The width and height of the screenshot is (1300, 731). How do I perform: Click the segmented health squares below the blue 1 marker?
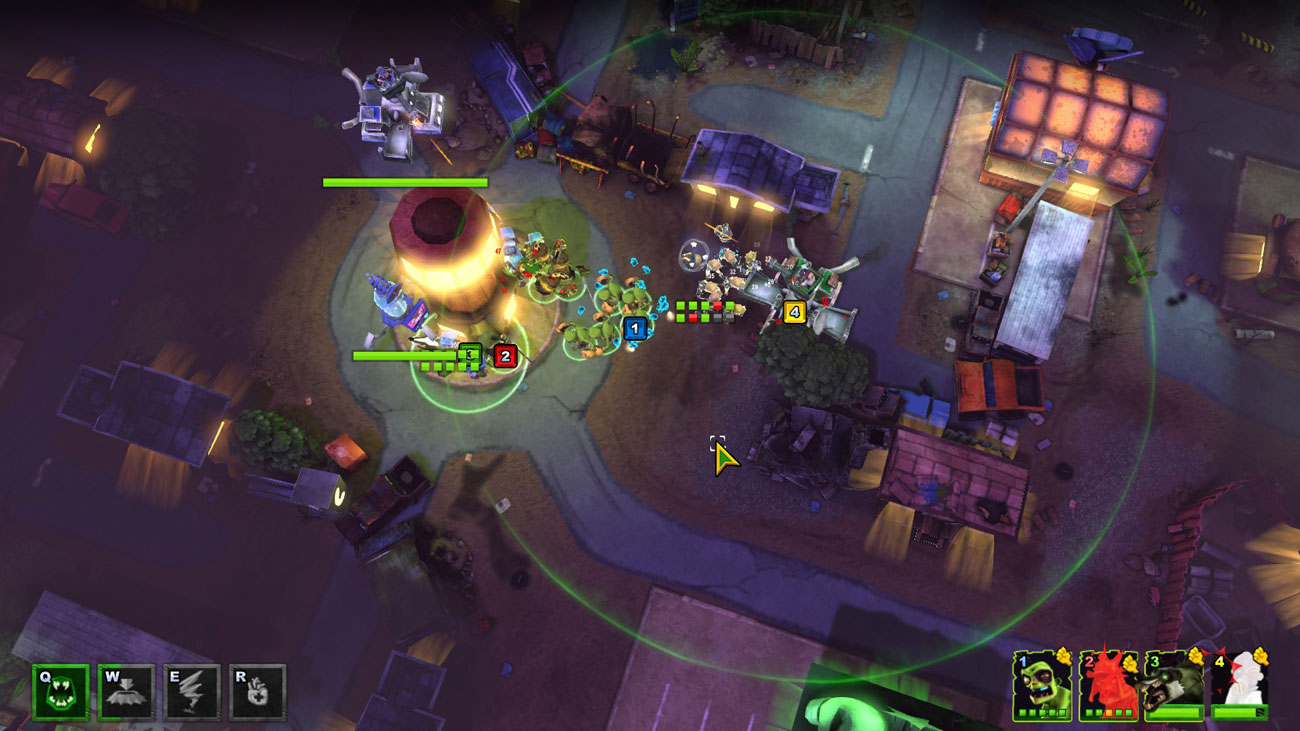coord(706,311)
